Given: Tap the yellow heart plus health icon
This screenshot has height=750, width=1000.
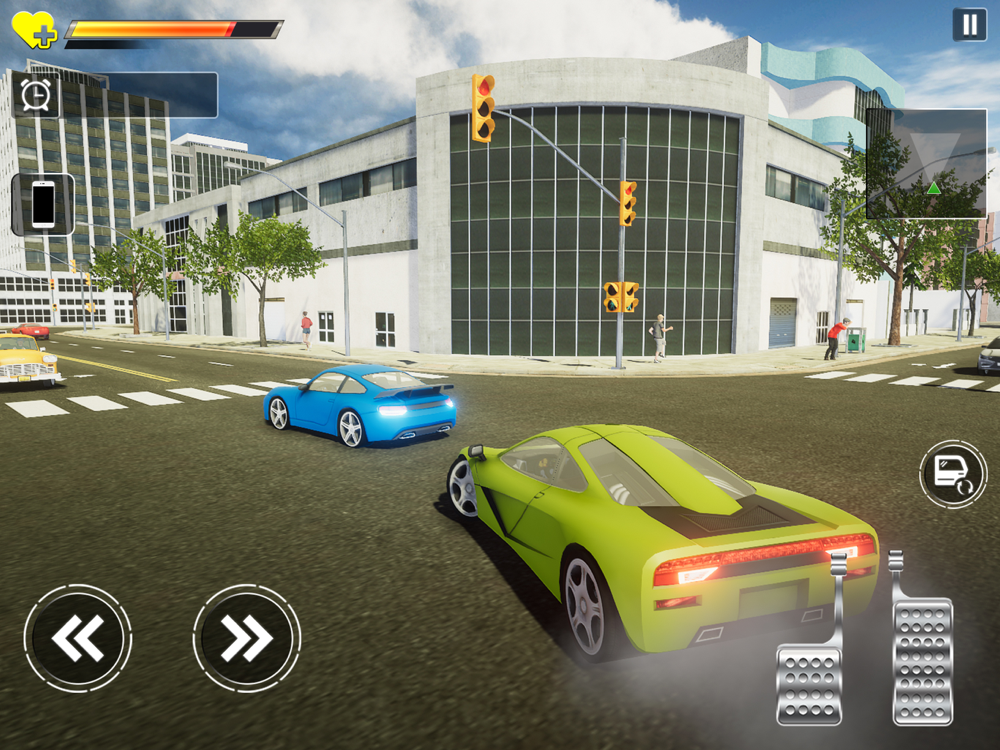Looking at the screenshot, I should tap(34, 30).
